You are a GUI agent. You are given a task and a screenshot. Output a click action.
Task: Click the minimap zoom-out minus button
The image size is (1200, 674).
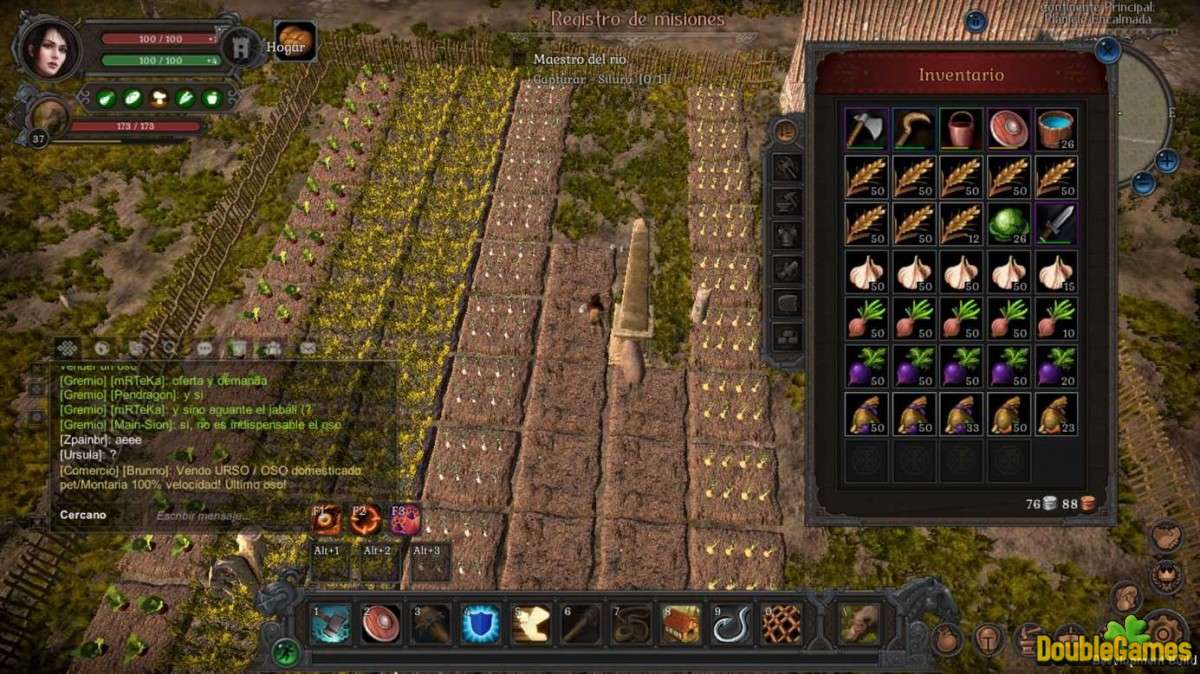1144,183
